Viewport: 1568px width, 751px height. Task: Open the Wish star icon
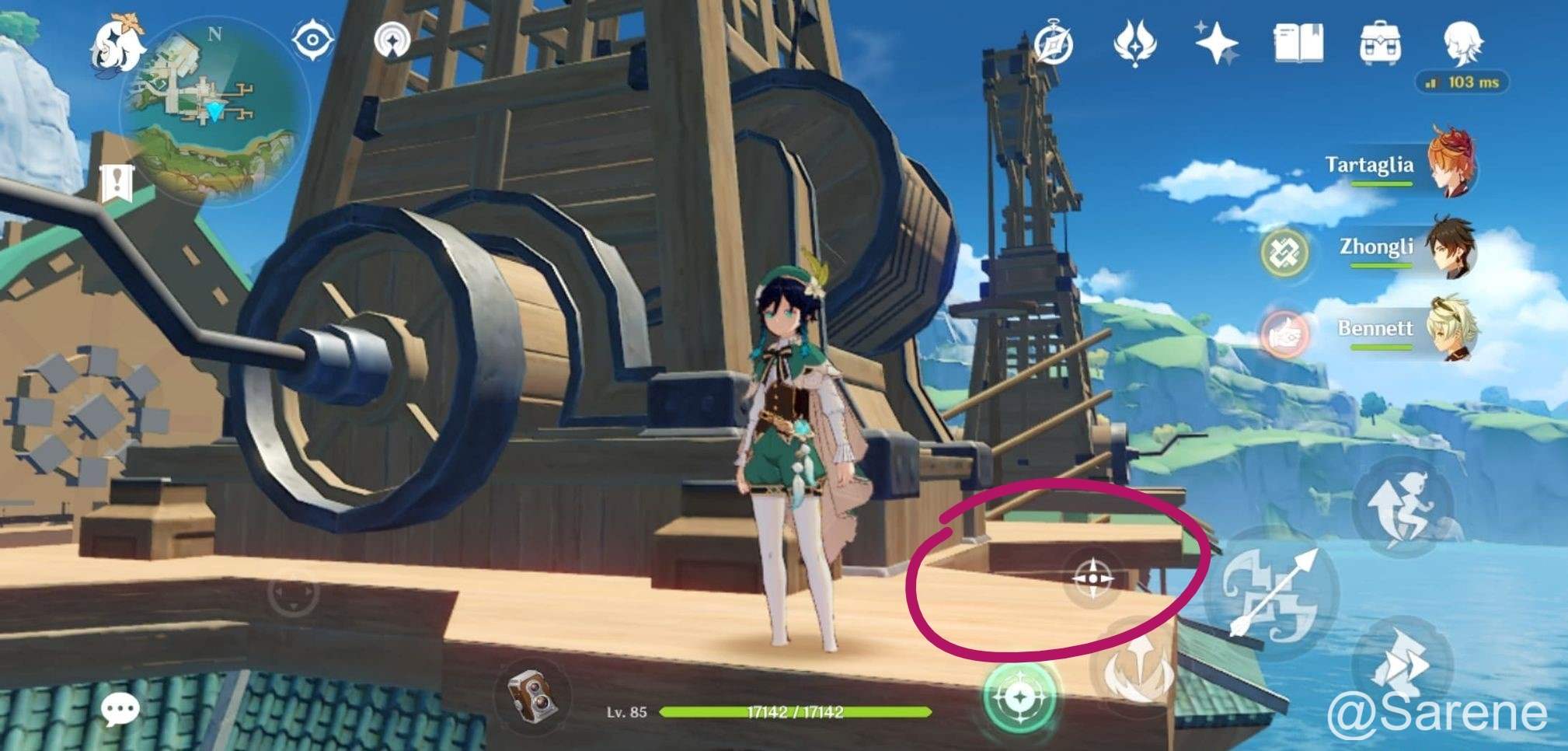(1215, 43)
